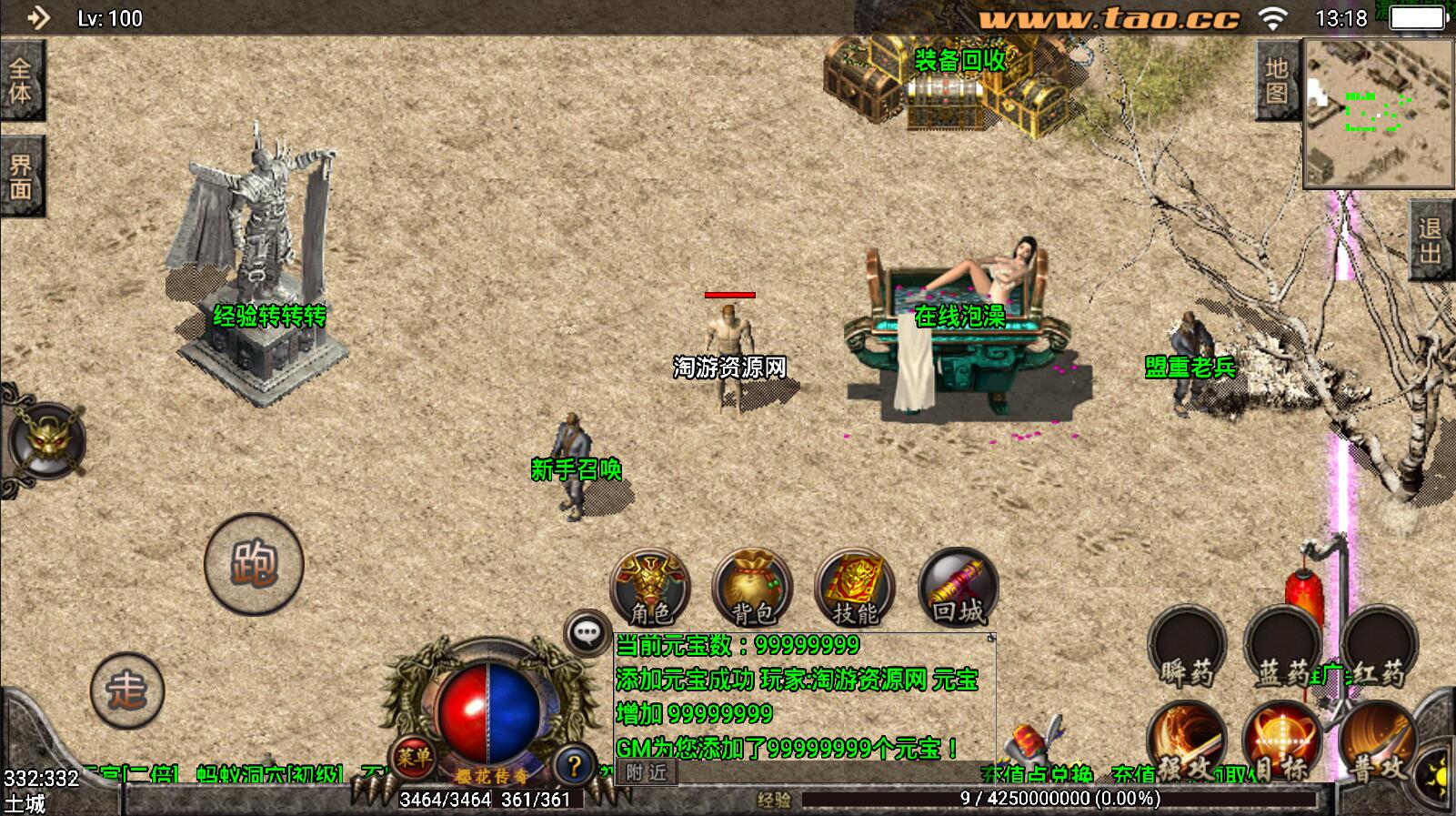Use the 回城 return-to-town scroll

click(958, 589)
